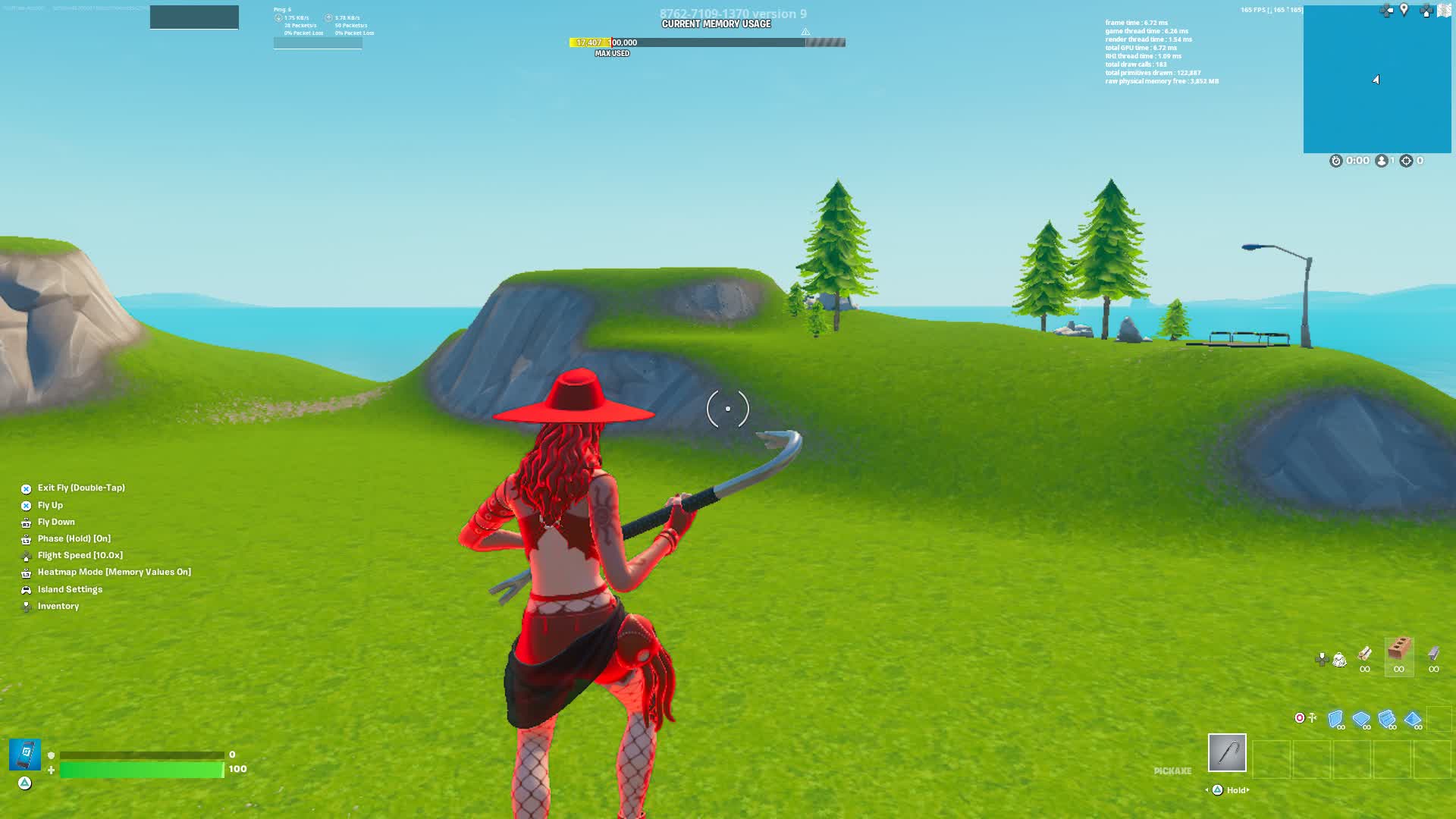The width and height of the screenshot is (1456, 819).
Task: Select the roof build piece icon
Action: point(1413,719)
